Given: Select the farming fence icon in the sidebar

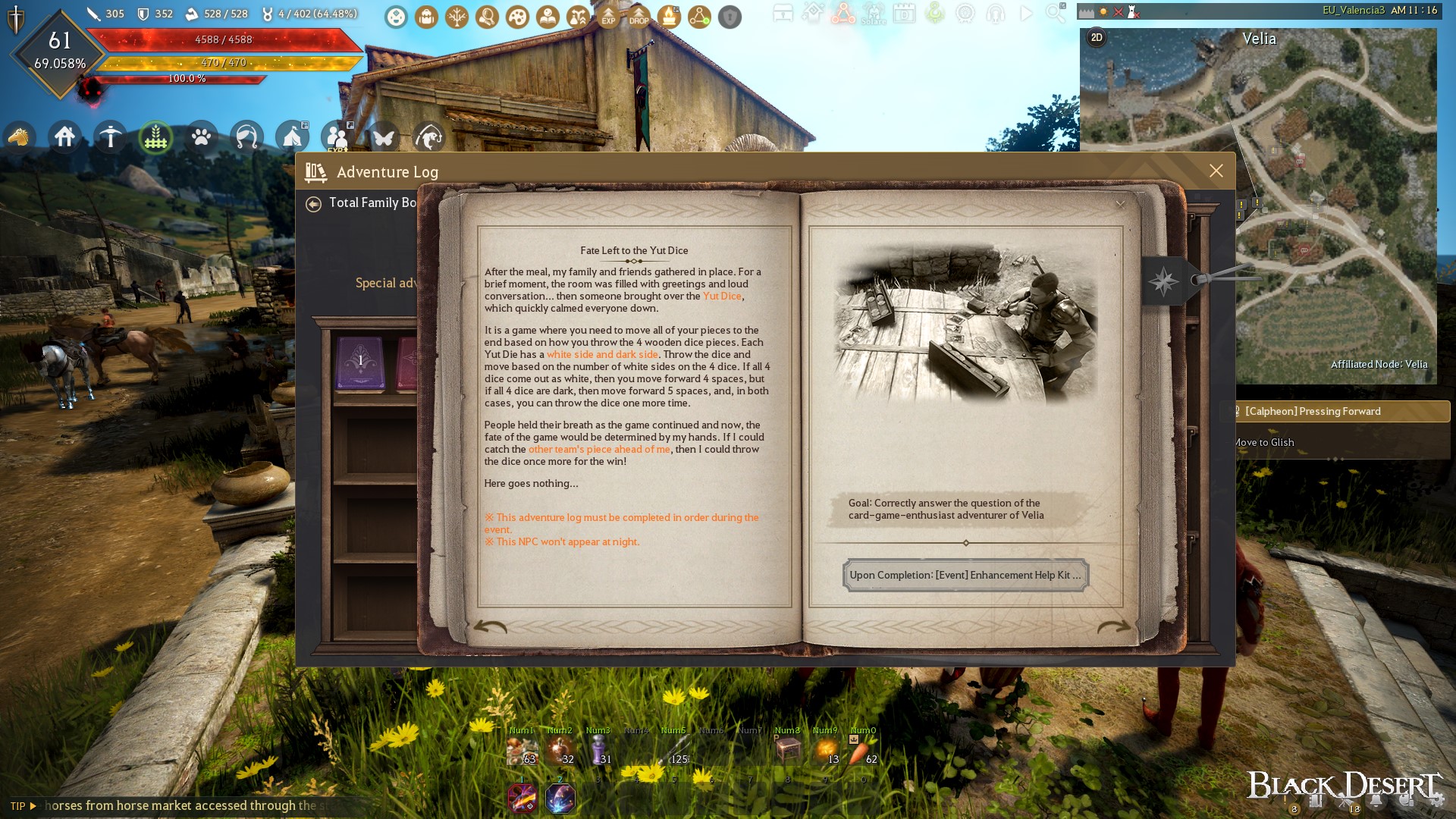Looking at the screenshot, I should pos(155,137).
